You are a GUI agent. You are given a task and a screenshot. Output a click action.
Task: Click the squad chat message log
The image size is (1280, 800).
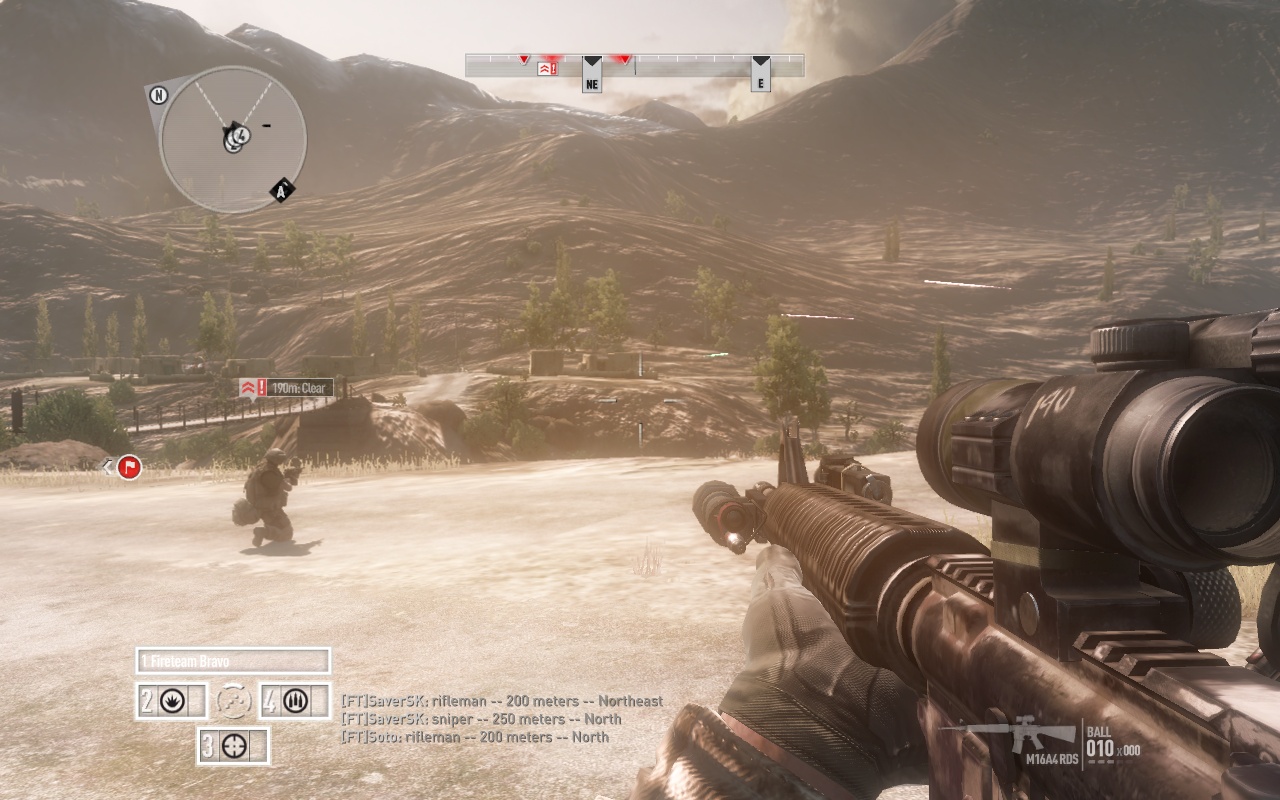click(500, 719)
